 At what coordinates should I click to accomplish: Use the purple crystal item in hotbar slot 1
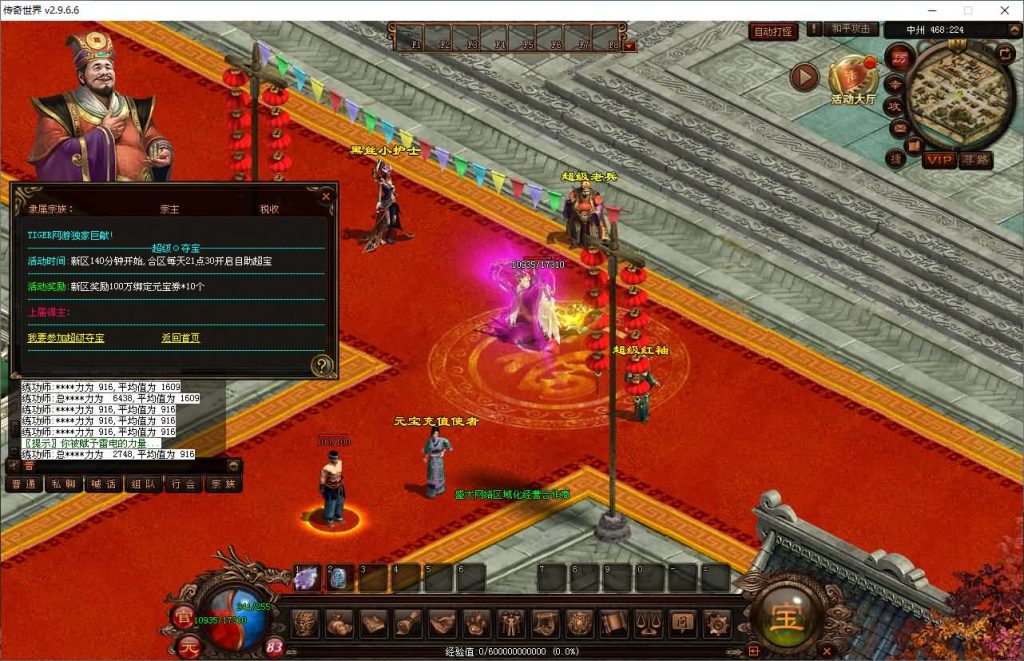coord(305,577)
